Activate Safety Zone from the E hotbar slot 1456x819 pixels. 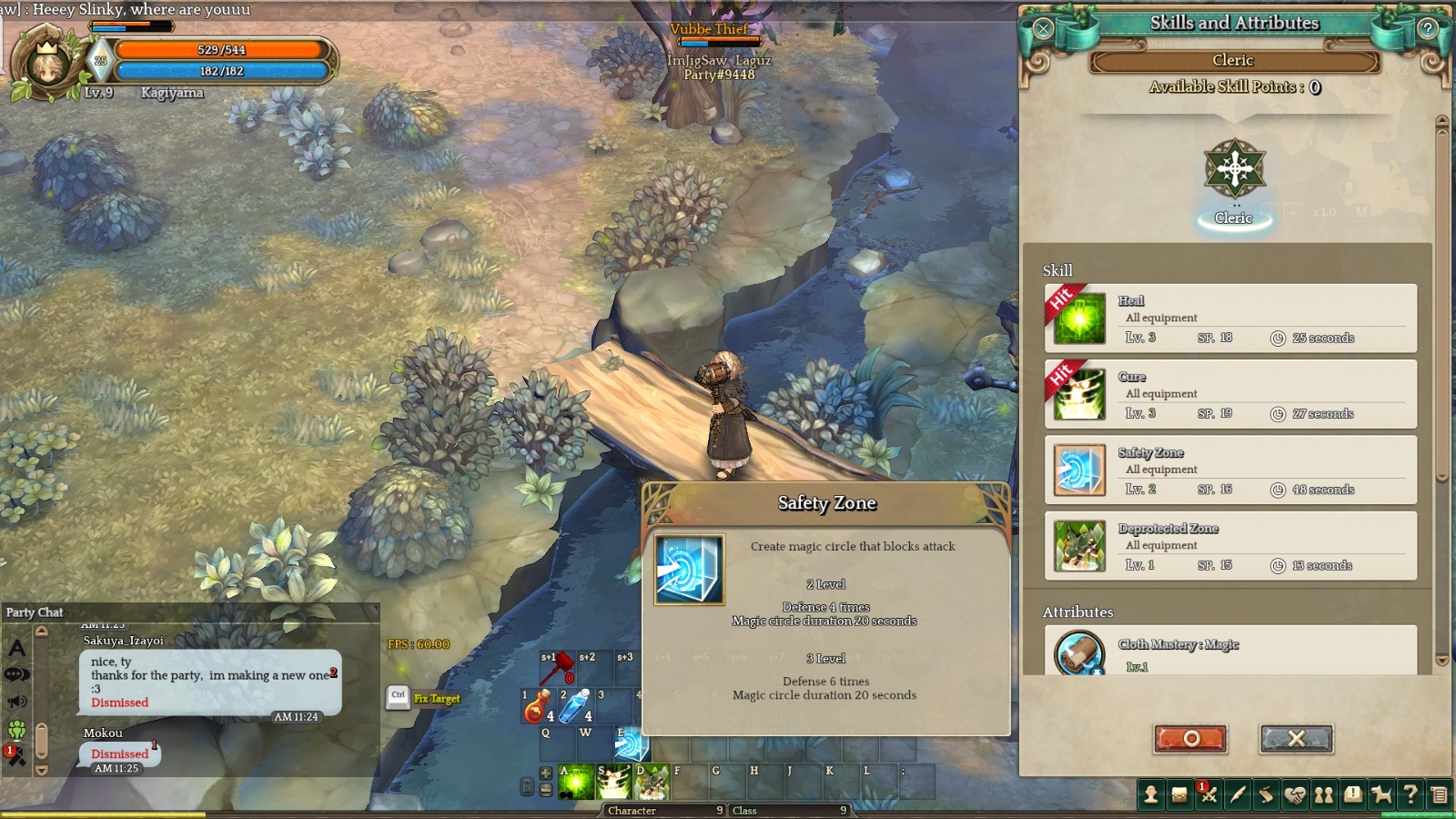631,744
